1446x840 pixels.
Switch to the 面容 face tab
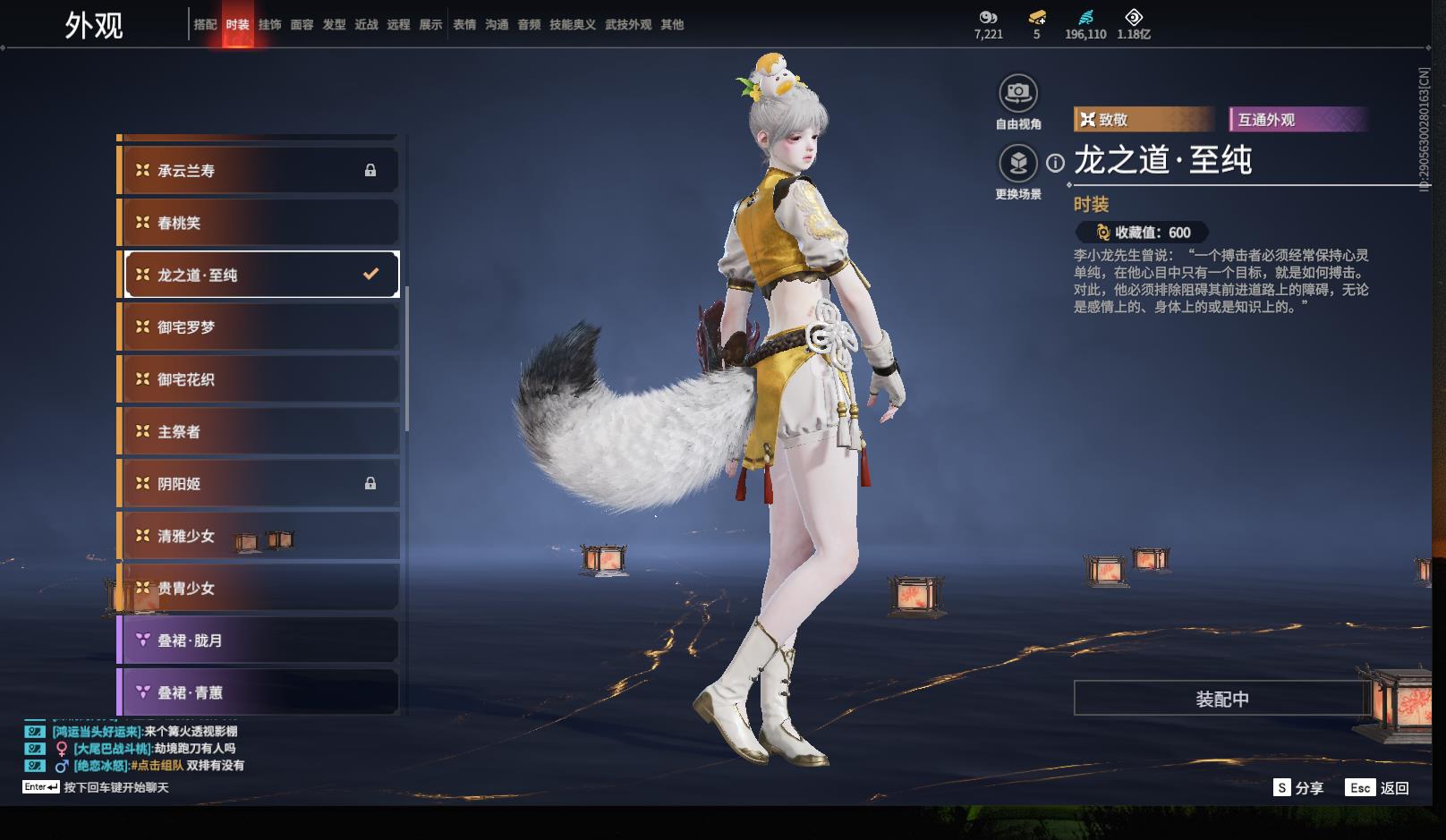[x=302, y=25]
